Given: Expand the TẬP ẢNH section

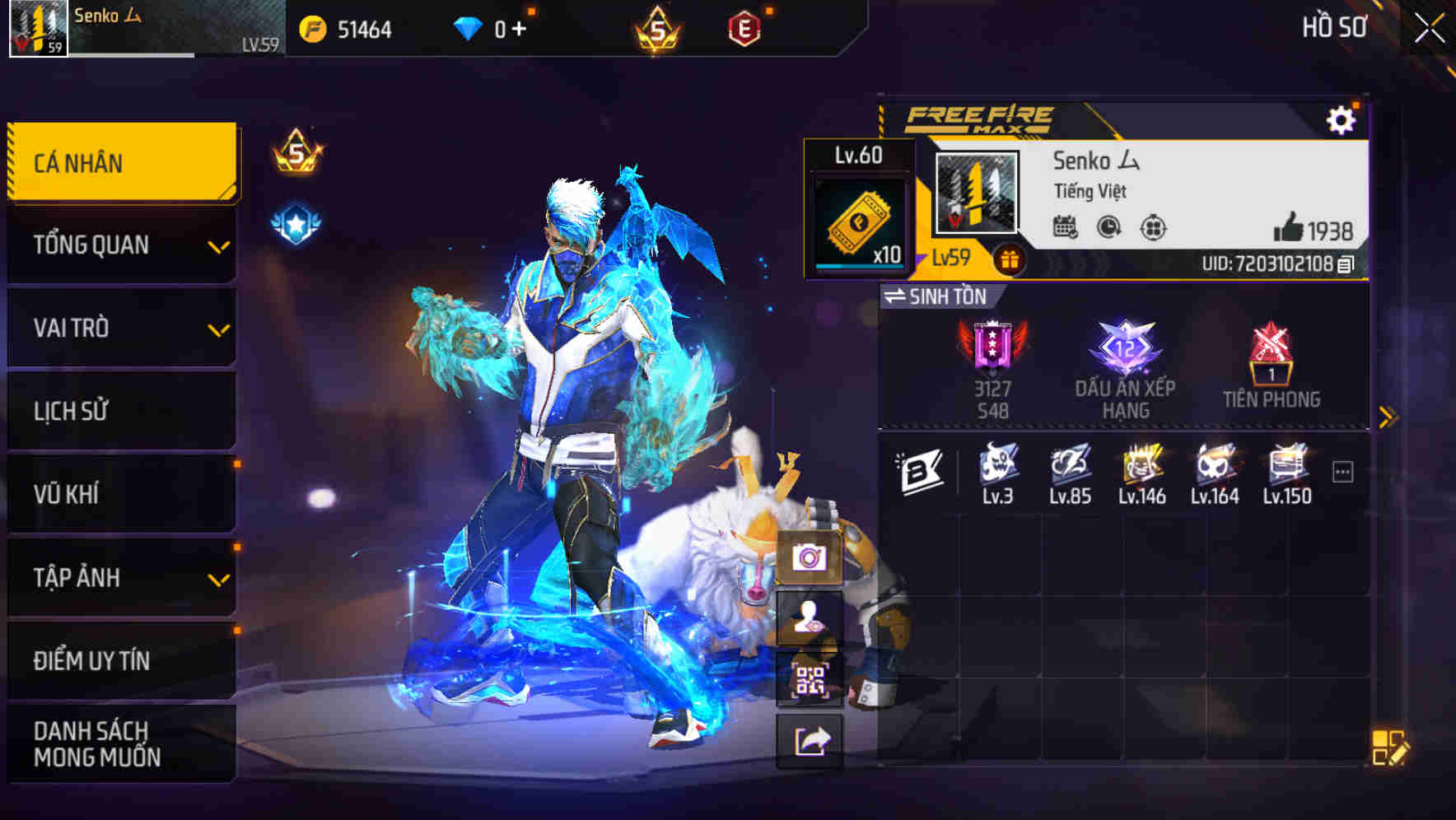Looking at the screenshot, I should pos(218,581).
